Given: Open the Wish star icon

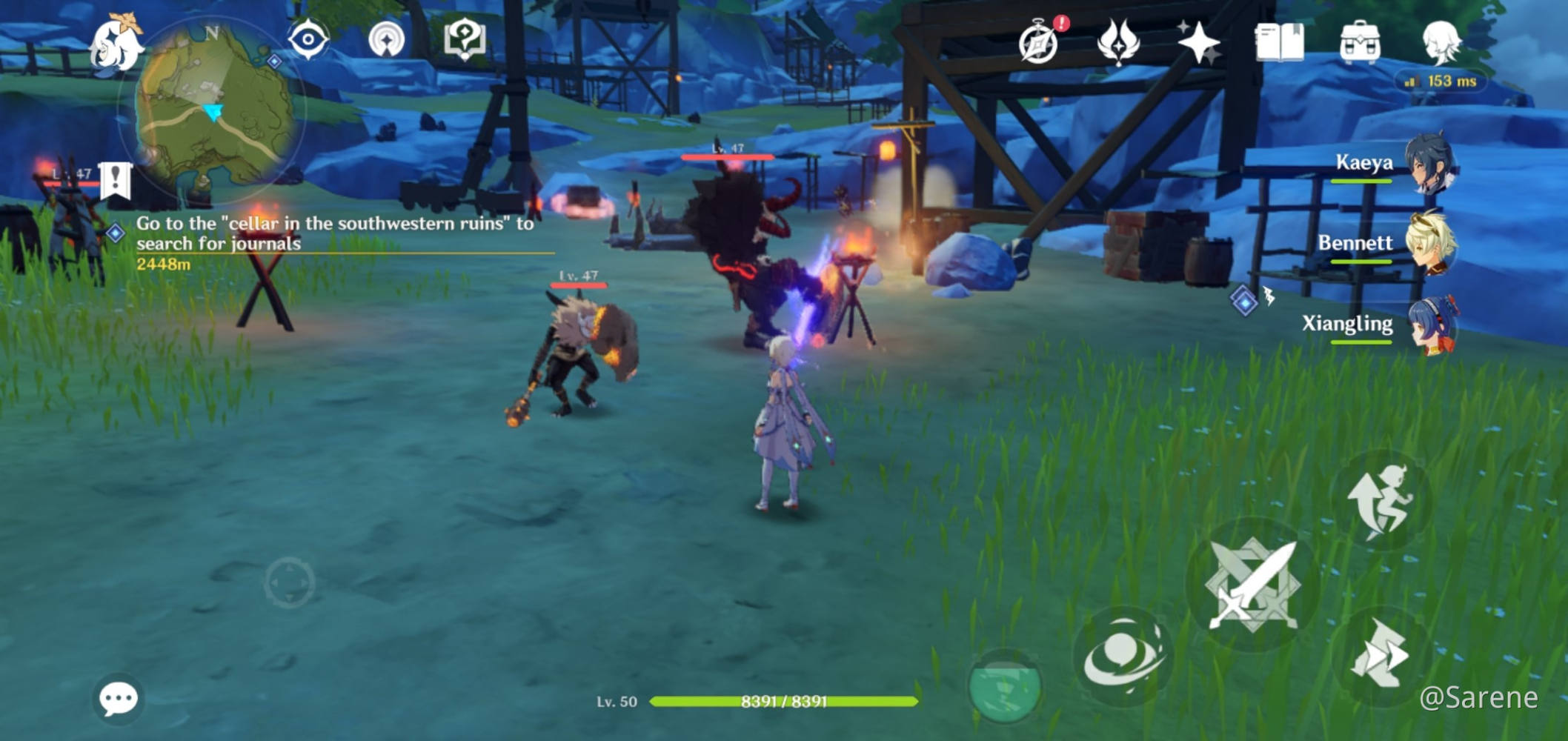Looking at the screenshot, I should pyautogui.click(x=1198, y=42).
